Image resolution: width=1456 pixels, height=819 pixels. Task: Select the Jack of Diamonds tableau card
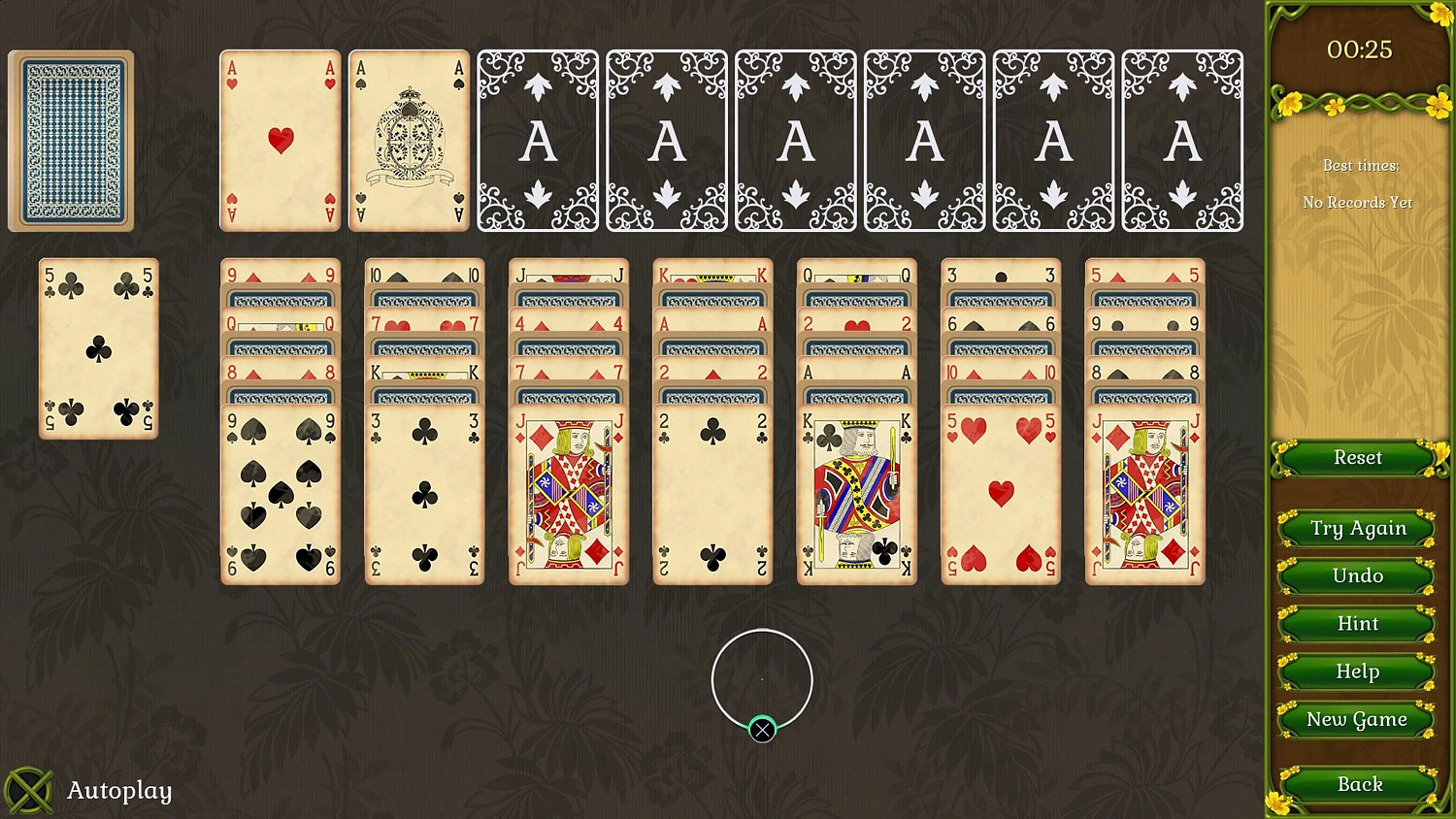[568, 495]
